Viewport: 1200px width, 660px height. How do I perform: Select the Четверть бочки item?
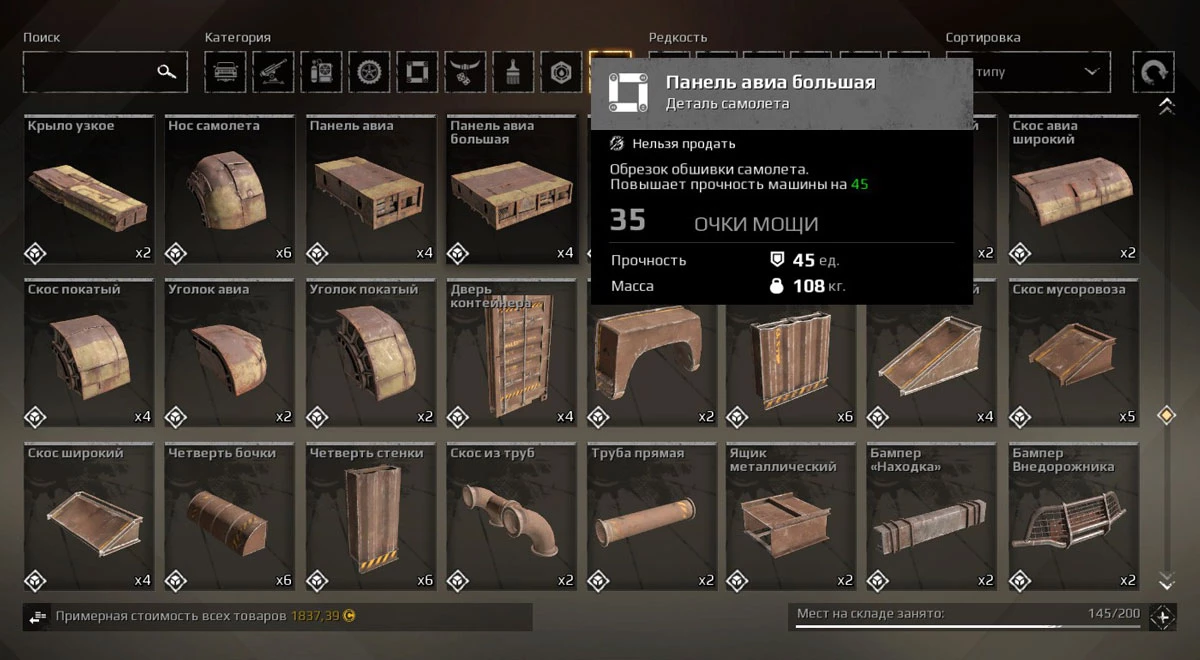click(230, 517)
